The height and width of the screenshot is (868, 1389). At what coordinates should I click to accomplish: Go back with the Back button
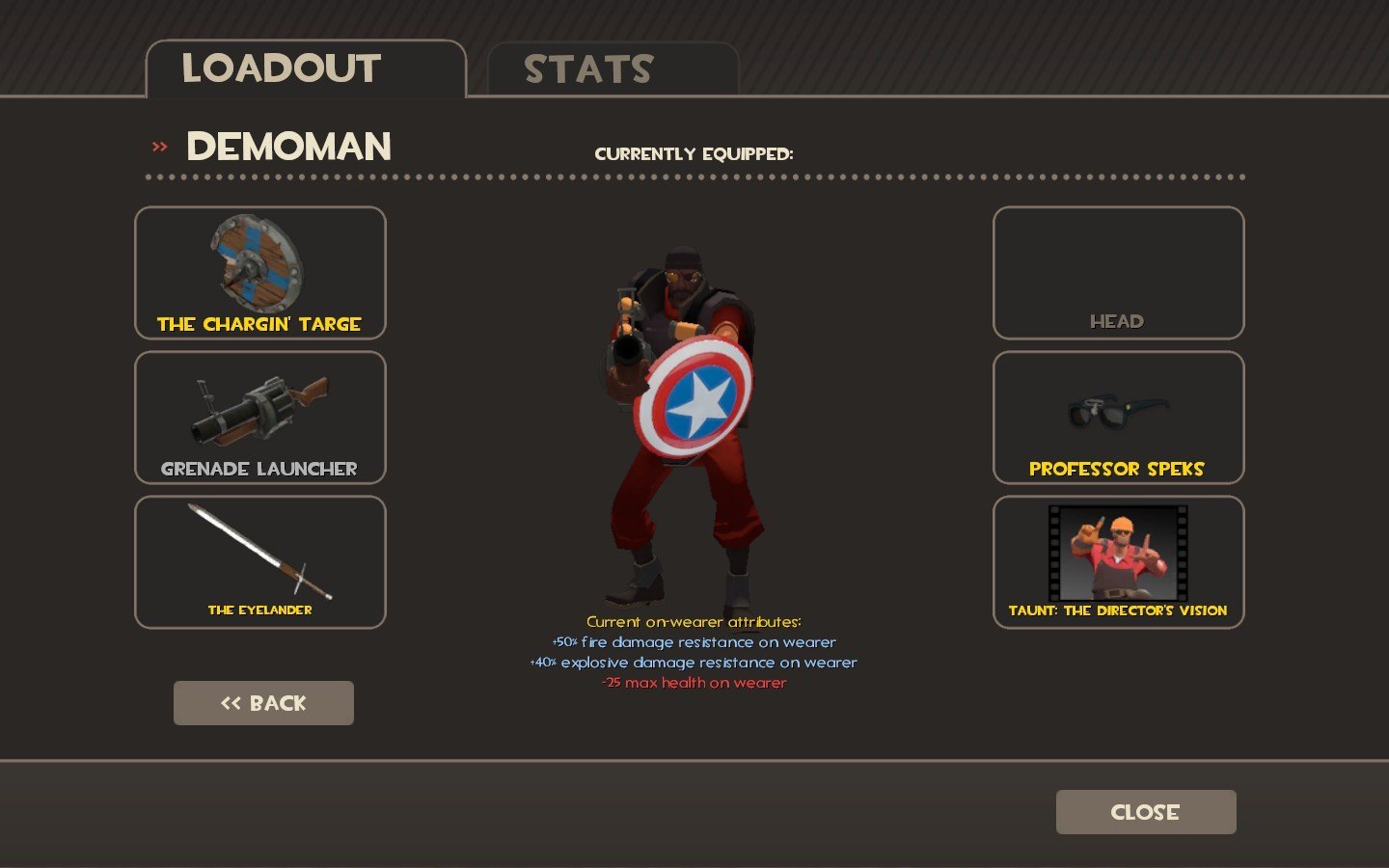263,703
